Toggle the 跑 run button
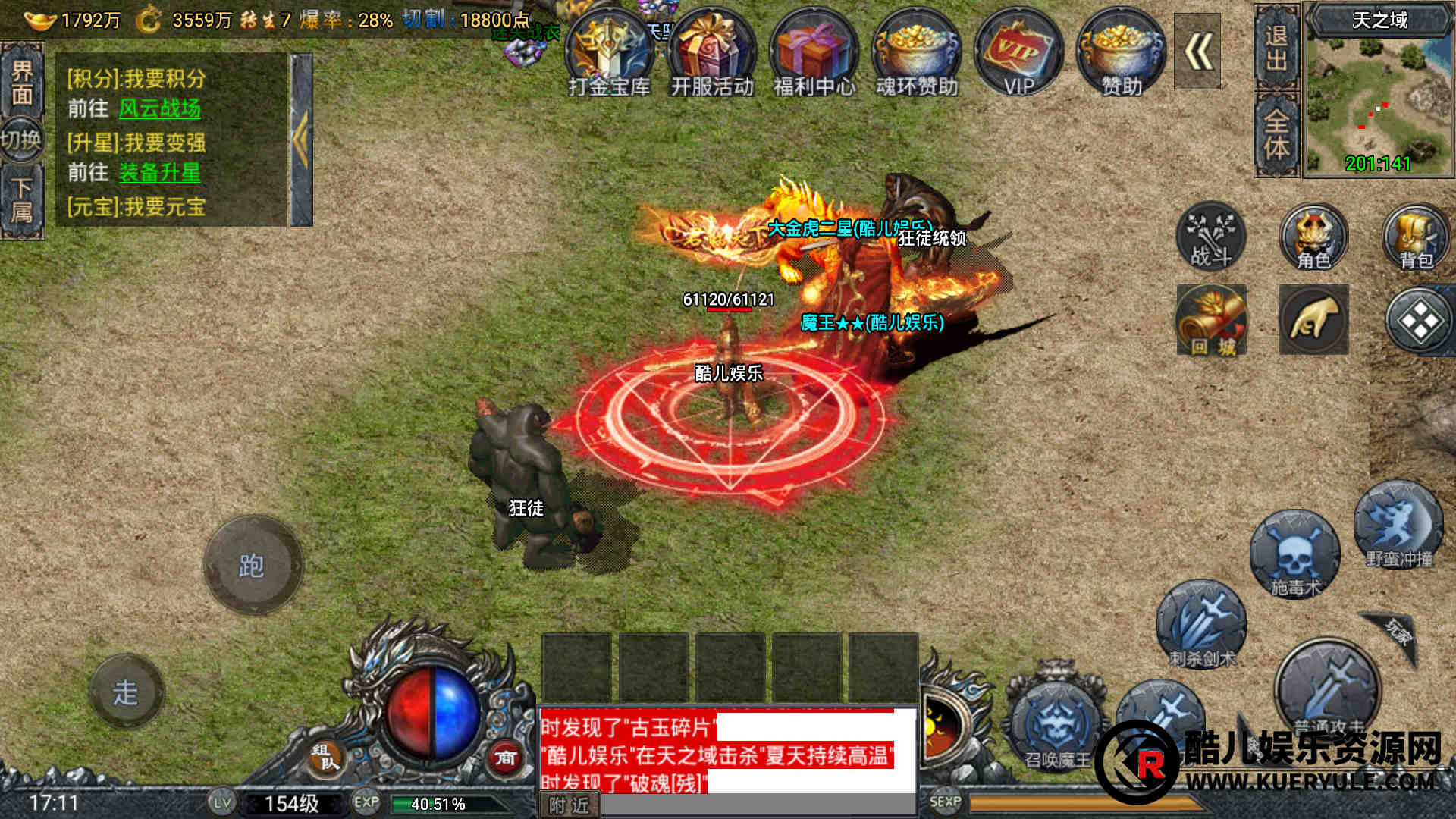The height and width of the screenshot is (819, 1456). 253,565
